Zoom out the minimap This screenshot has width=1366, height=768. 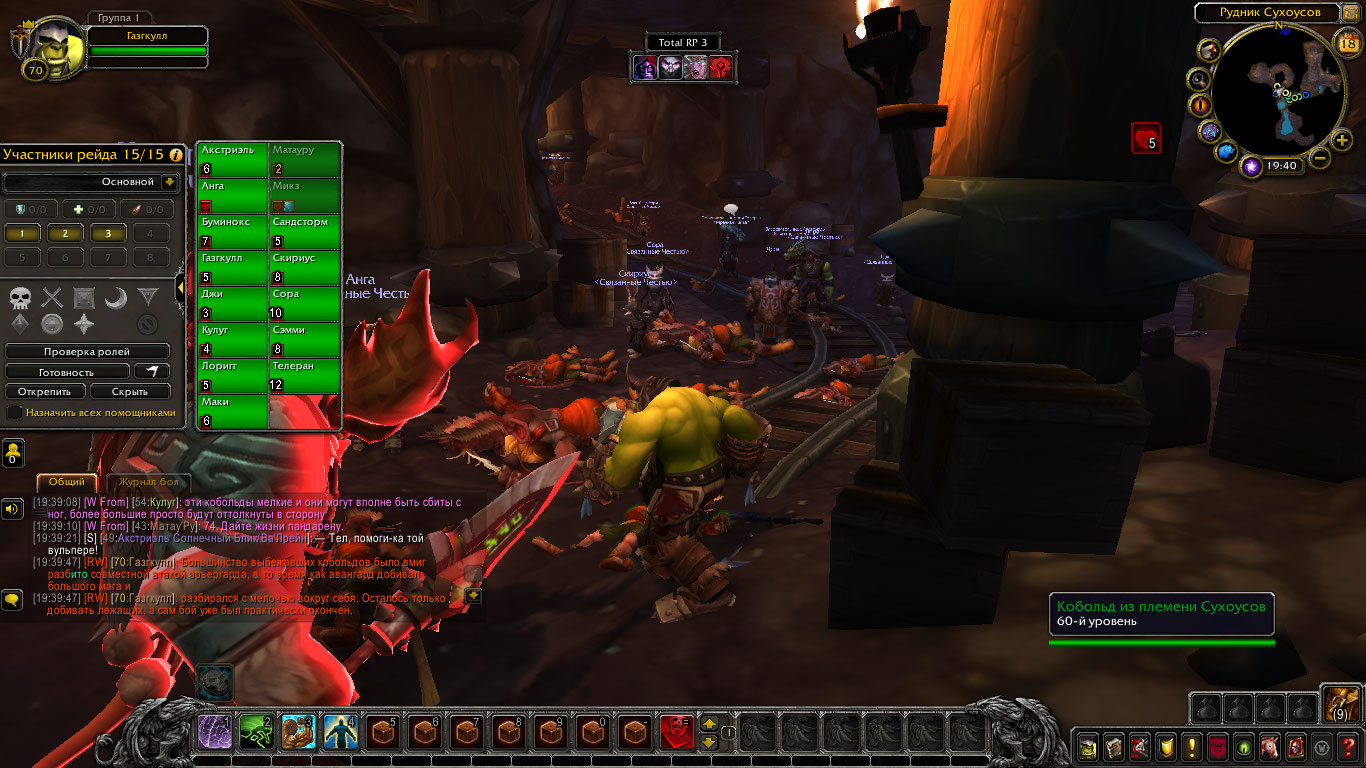[1320, 158]
